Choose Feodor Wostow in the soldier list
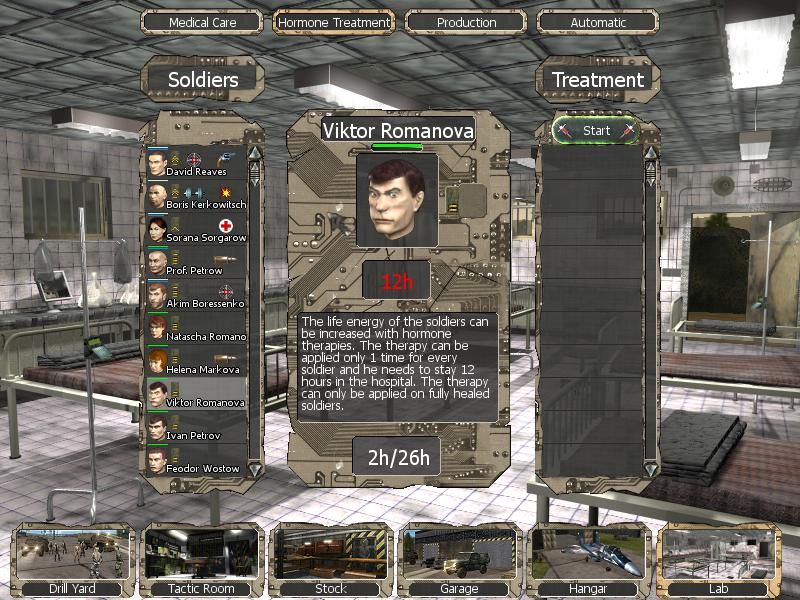This screenshot has height=600, width=800. (x=196, y=461)
